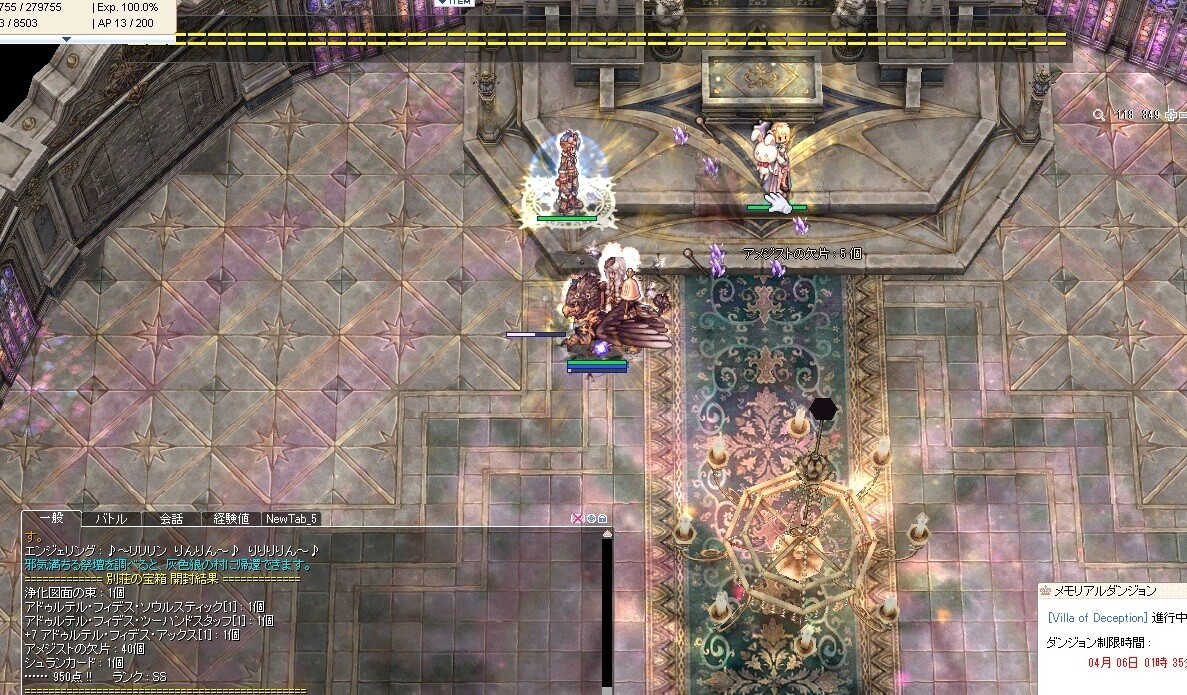Open the バトル chat tab
Image resolution: width=1187 pixels, height=695 pixels.
pos(111,519)
